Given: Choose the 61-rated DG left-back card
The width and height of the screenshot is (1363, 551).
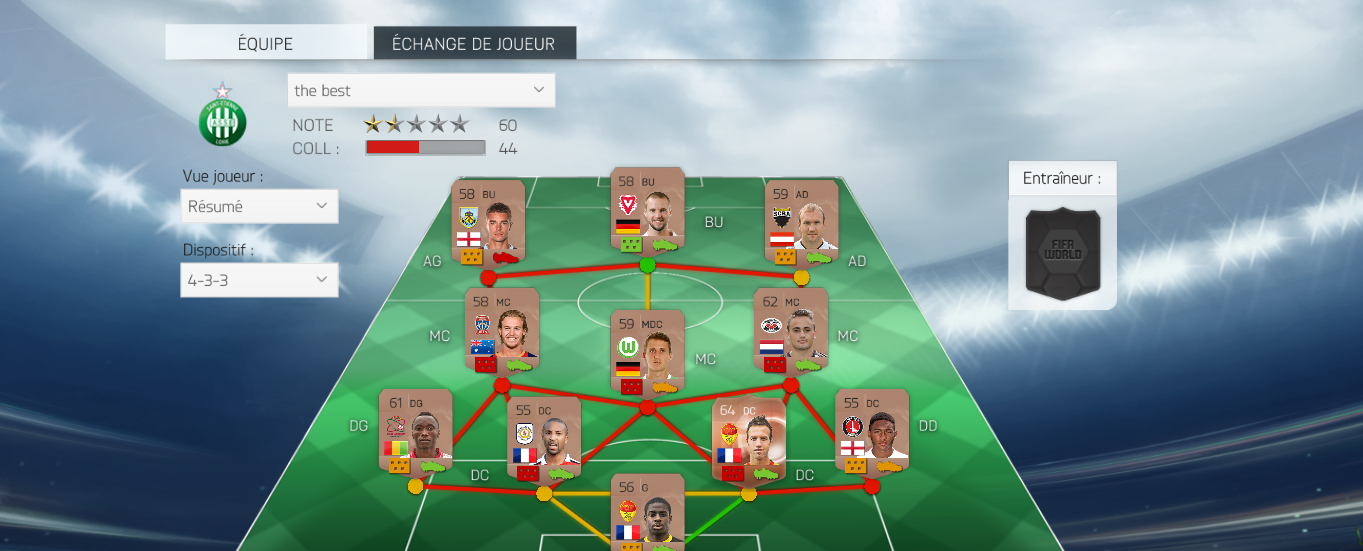Looking at the screenshot, I should (415, 431).
